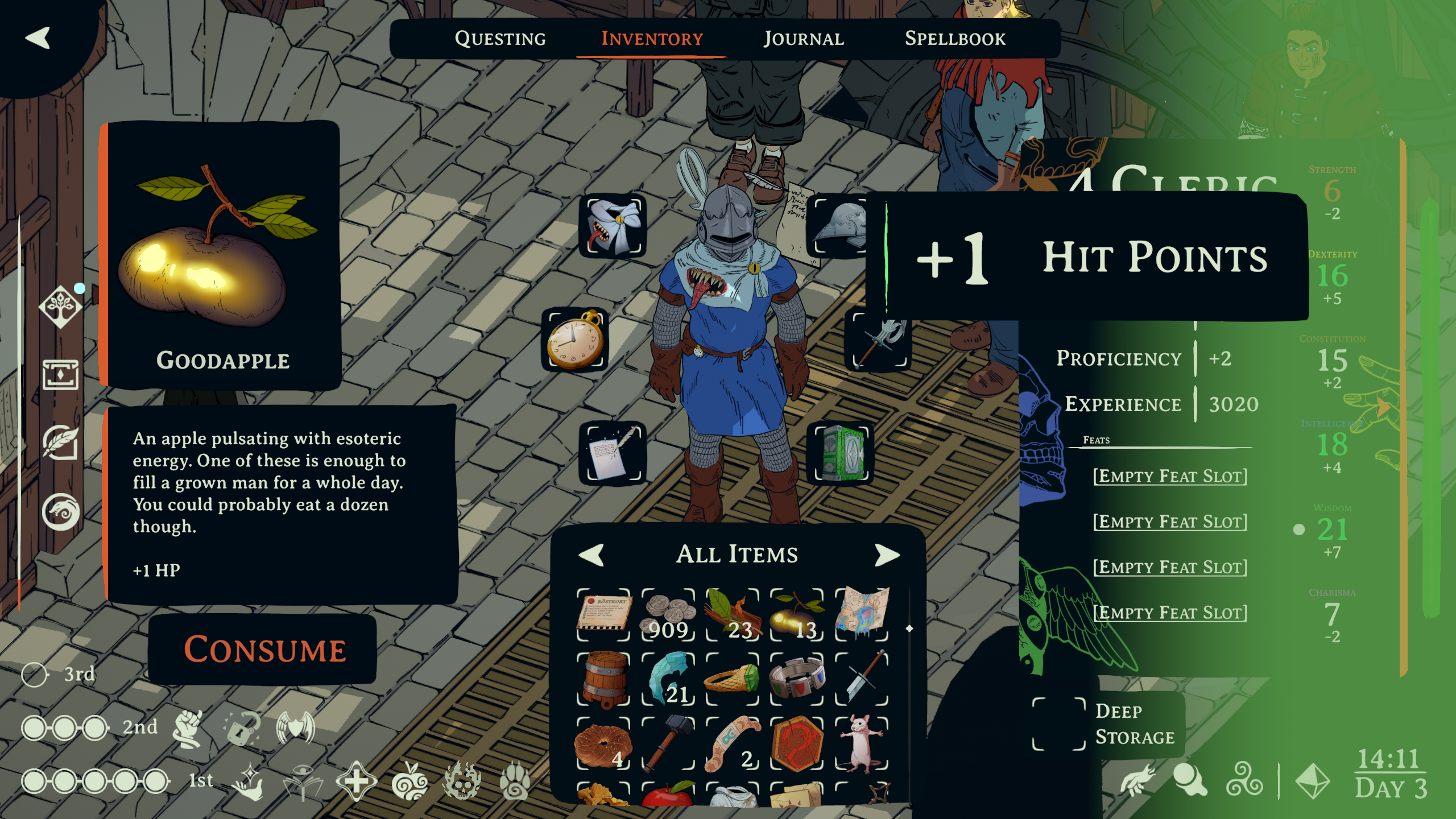Select the sledgehammer item
Screen dimensions: 1456x819
(669, 743)
